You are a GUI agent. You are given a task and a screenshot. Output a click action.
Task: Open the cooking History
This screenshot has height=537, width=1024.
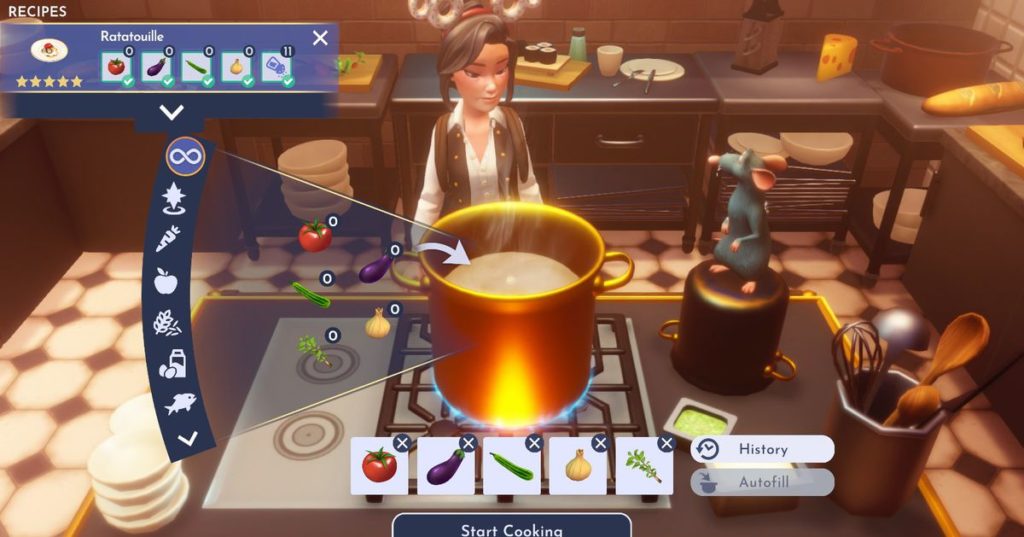click(762, 449)
